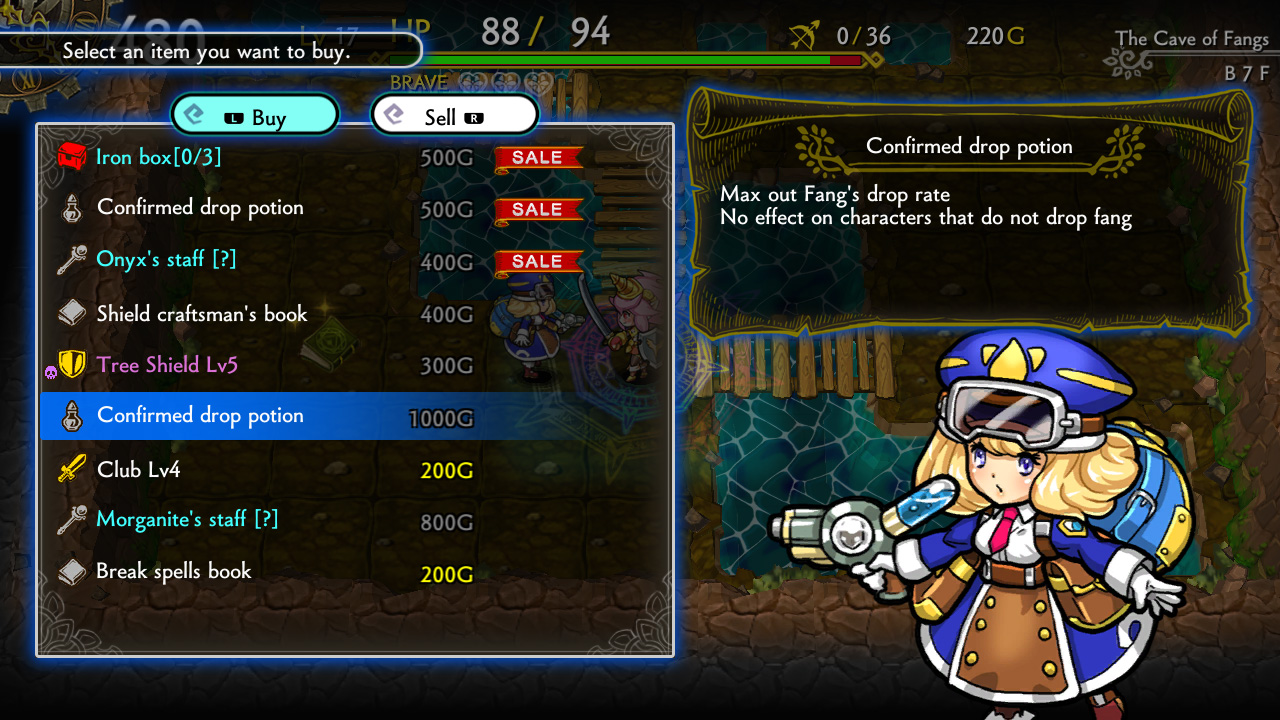Click the Tree Shield Lv5 item label
The height and width of the screenshot is (720, 1280).
coord(166,365)
